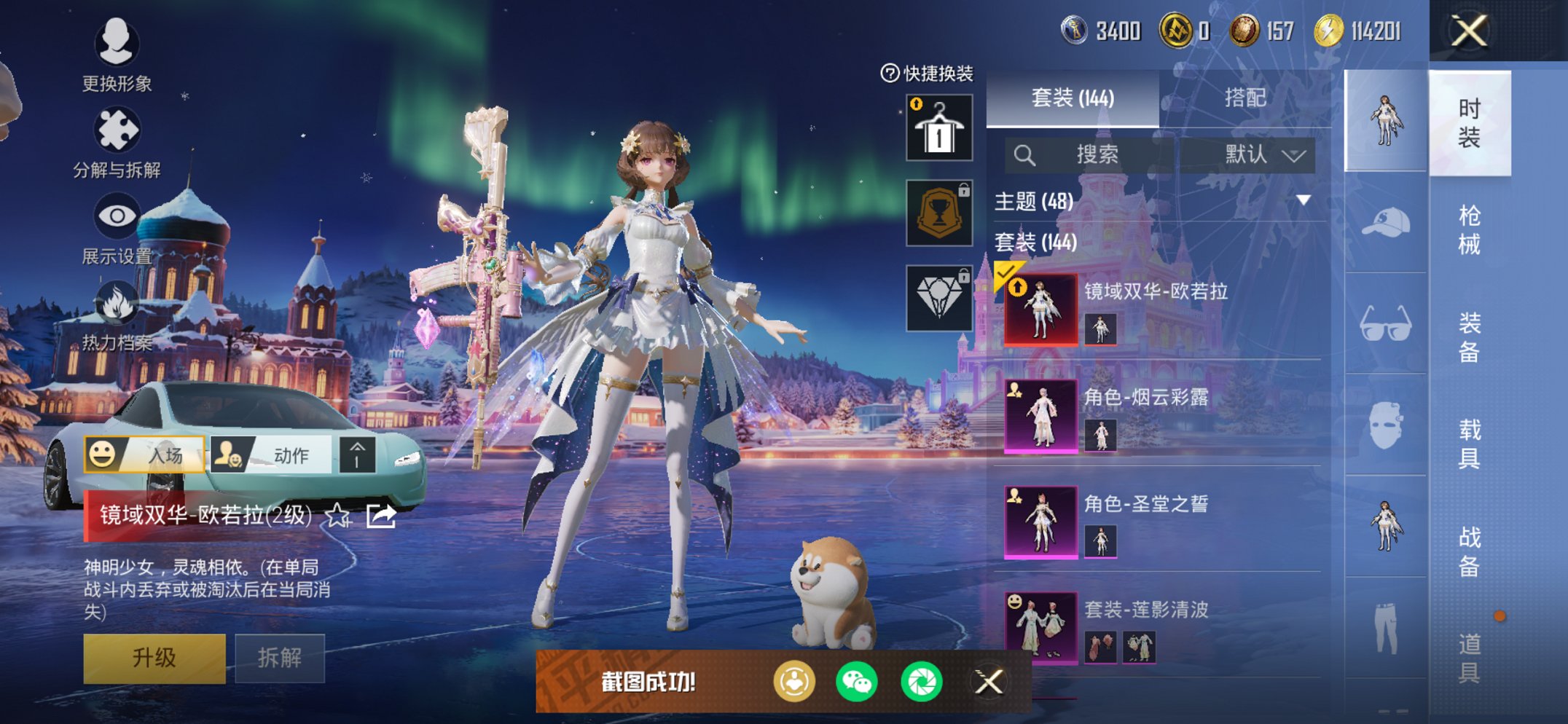The width and height of the screenshot is (1568, 724).
Task: Share screenshot to WeChat
Action: (x=857, y=682)
